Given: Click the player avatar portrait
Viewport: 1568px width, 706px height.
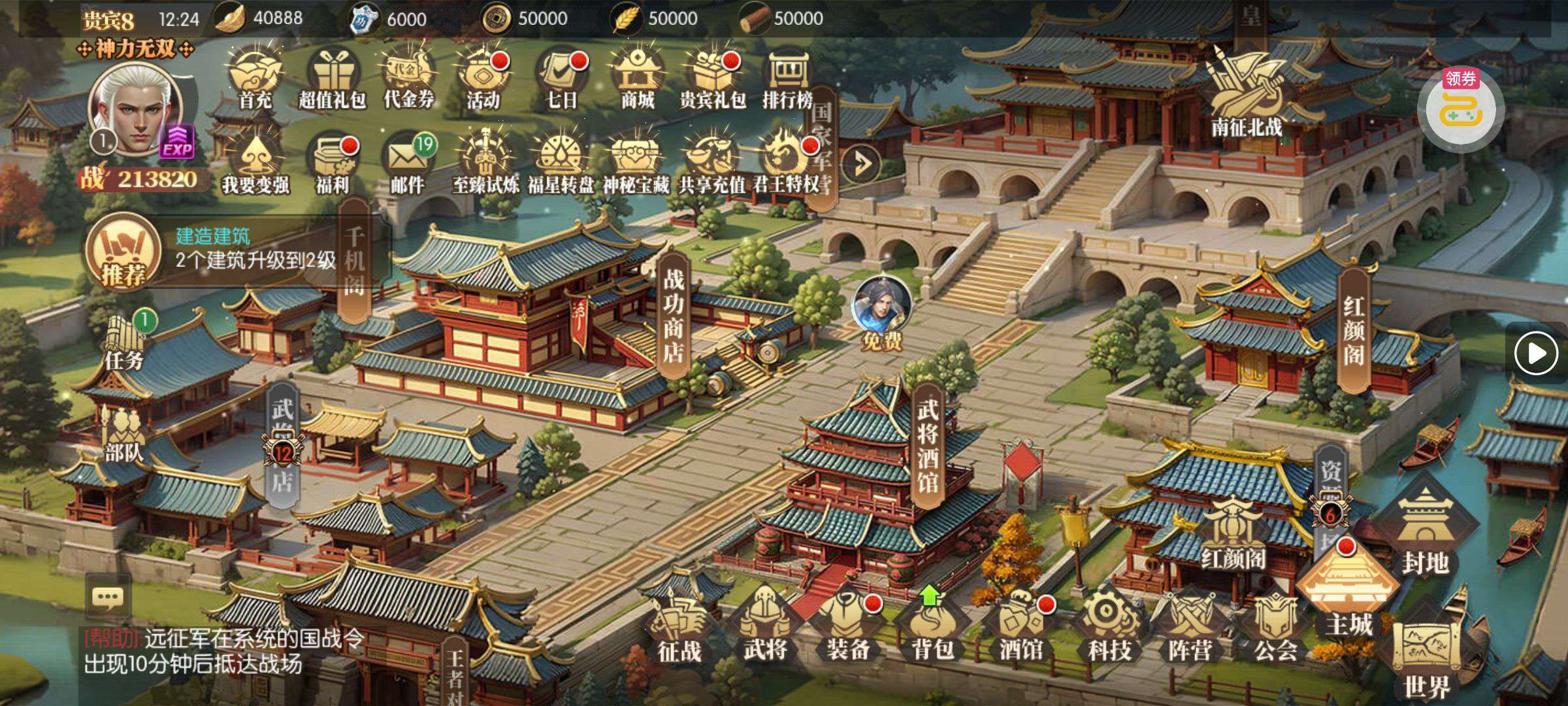Looking at the screenshot, I should click(x=135, y=111).
